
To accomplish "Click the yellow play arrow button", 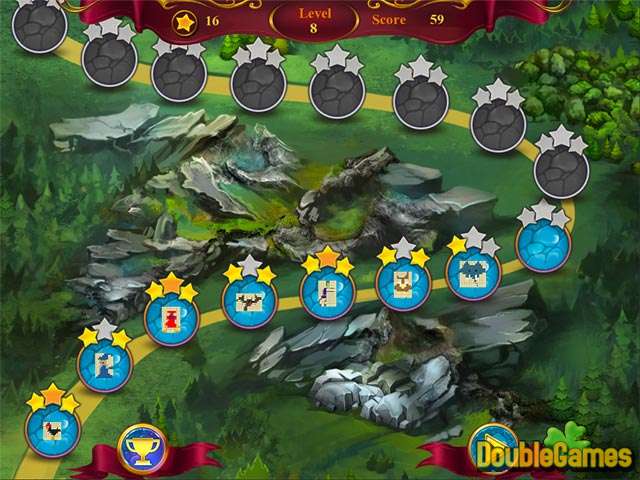I will point(489,446).
